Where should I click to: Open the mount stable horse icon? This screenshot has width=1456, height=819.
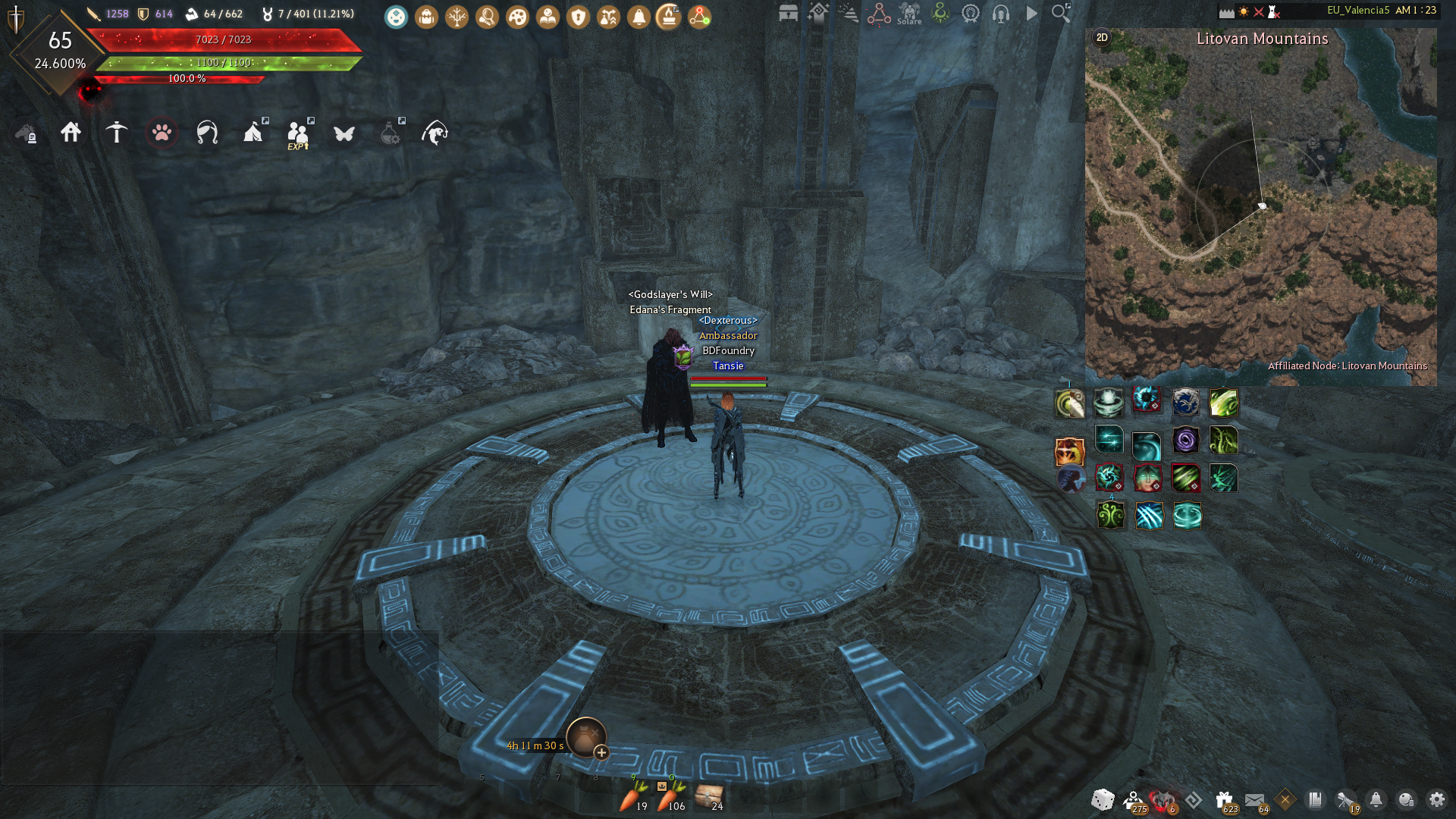click(x=26, y=135)
